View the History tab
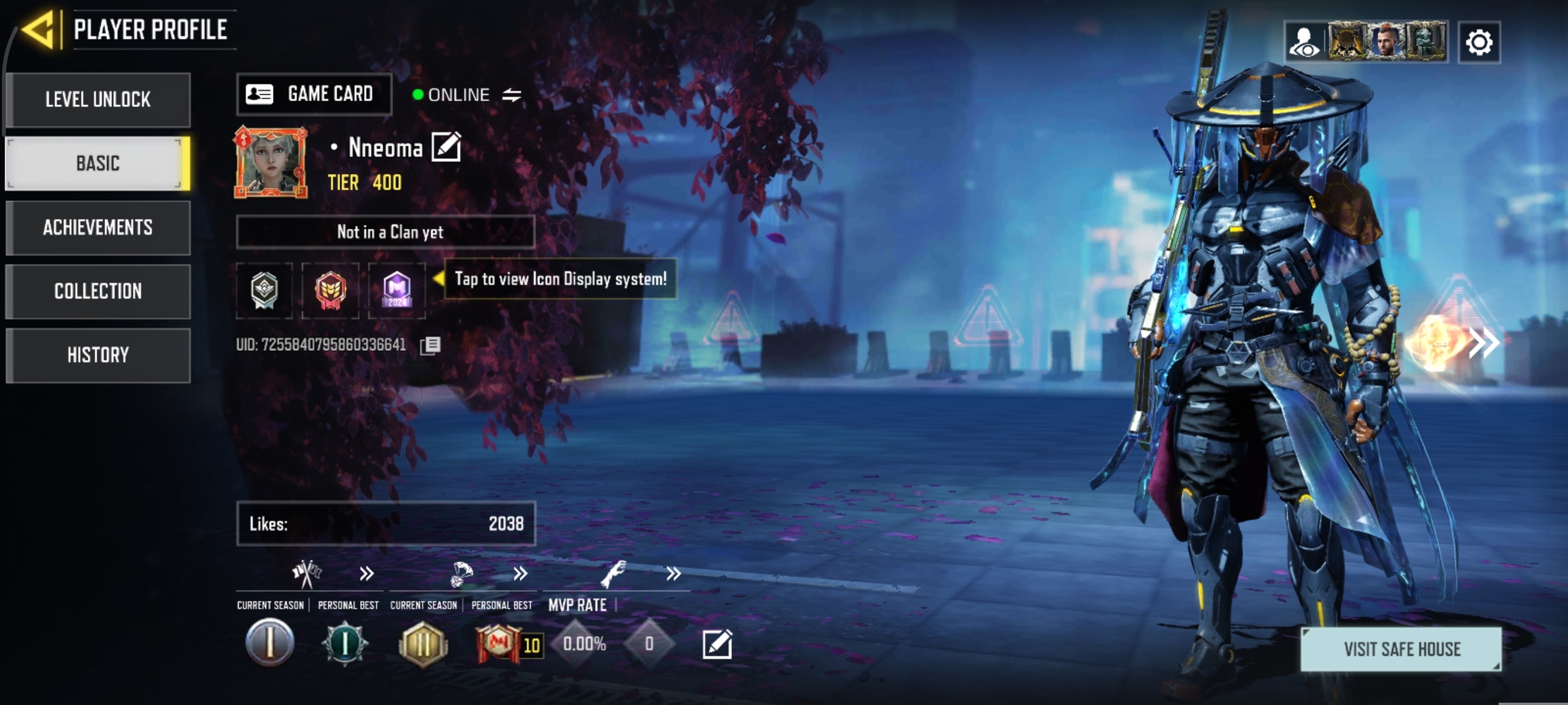Screen dimensions: 1568x705 (98, 355)
